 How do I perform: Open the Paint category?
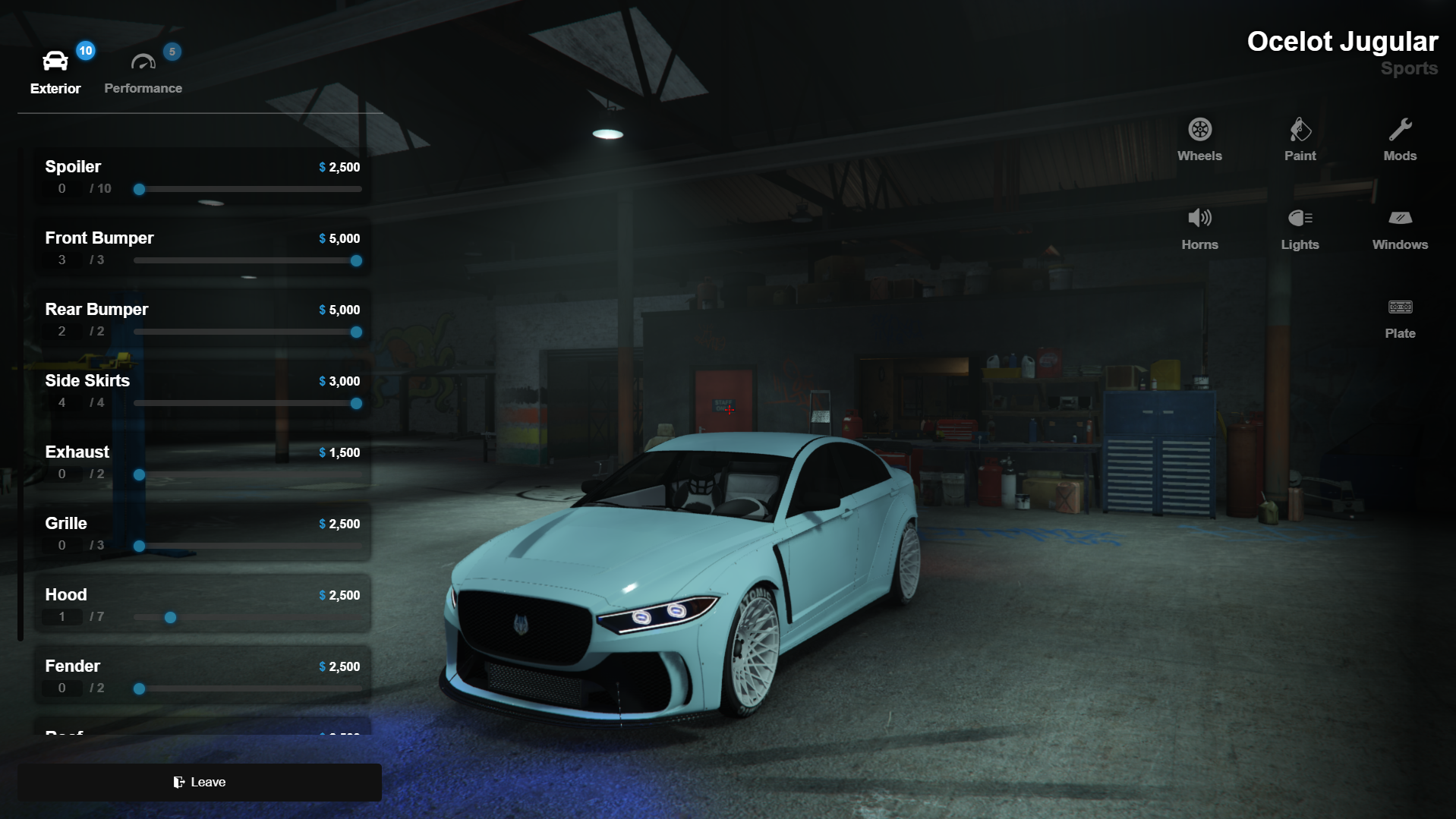1300,140
